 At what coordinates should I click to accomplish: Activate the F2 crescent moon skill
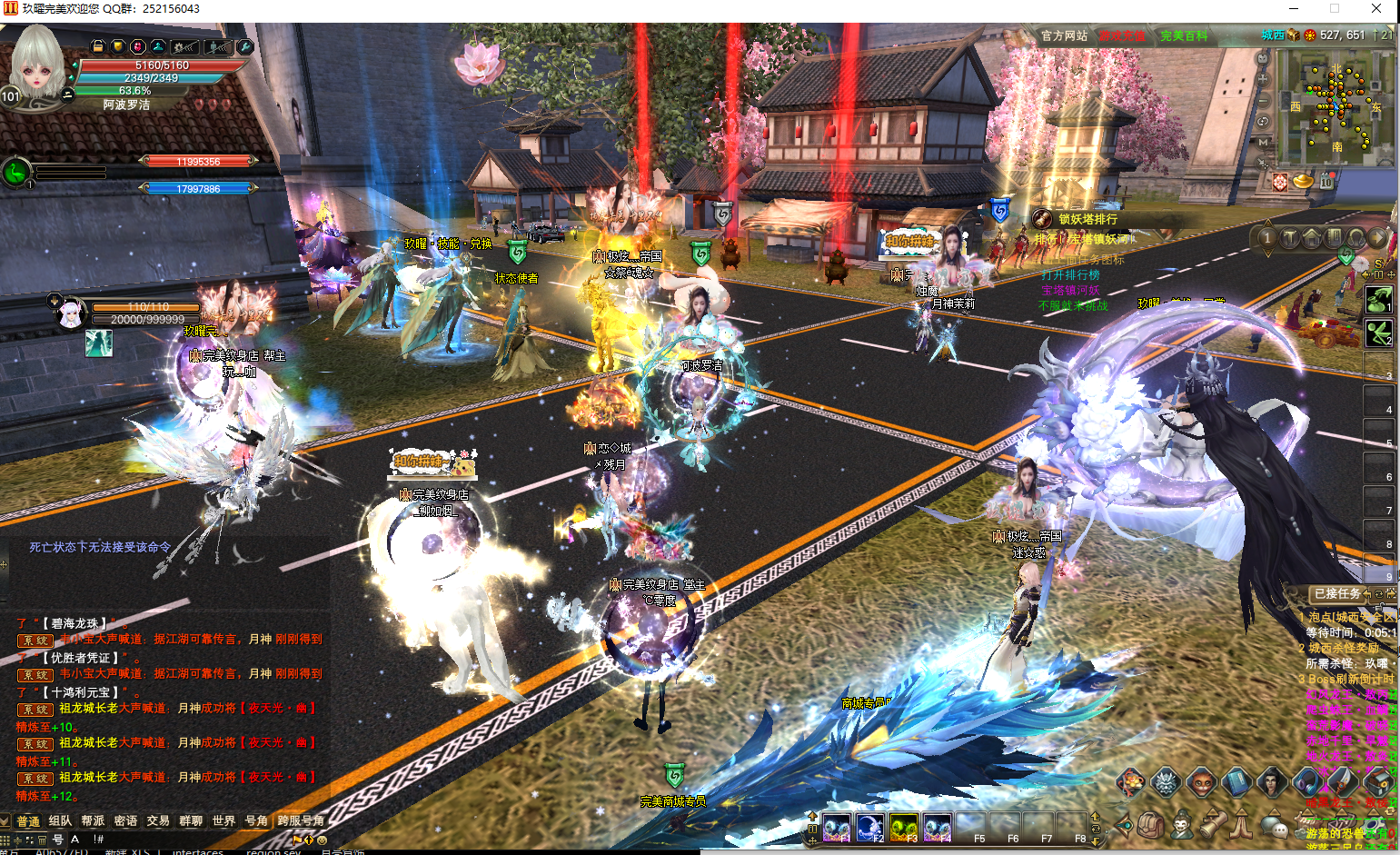click(869, 828)
